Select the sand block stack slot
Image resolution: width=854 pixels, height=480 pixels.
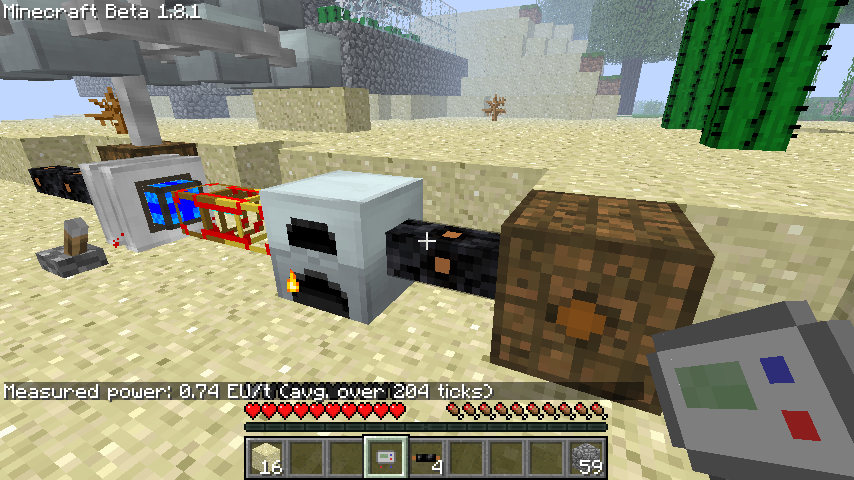pos(265,458)
